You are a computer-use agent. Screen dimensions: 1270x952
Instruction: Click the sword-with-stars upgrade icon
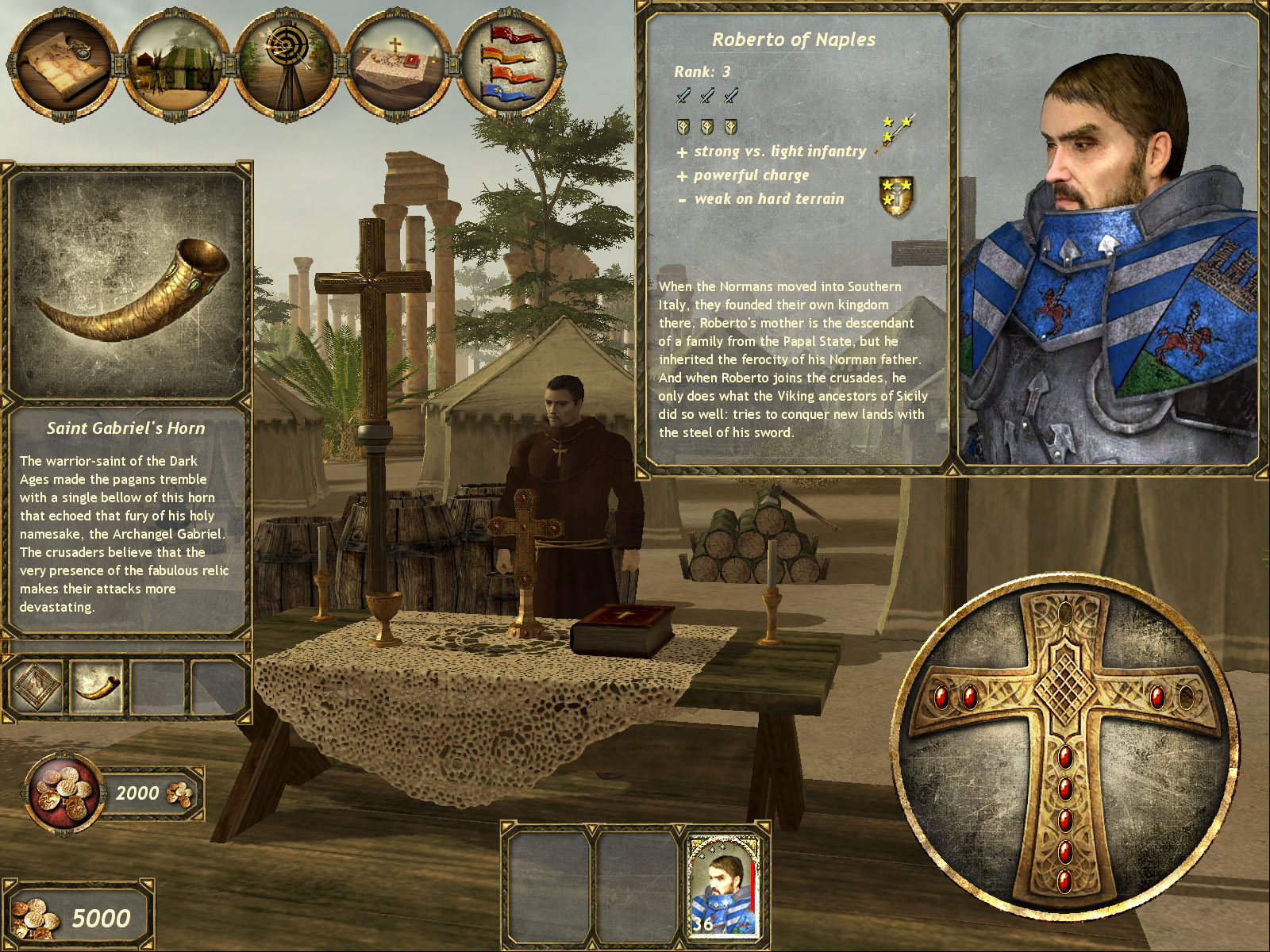tap(895, 131)
